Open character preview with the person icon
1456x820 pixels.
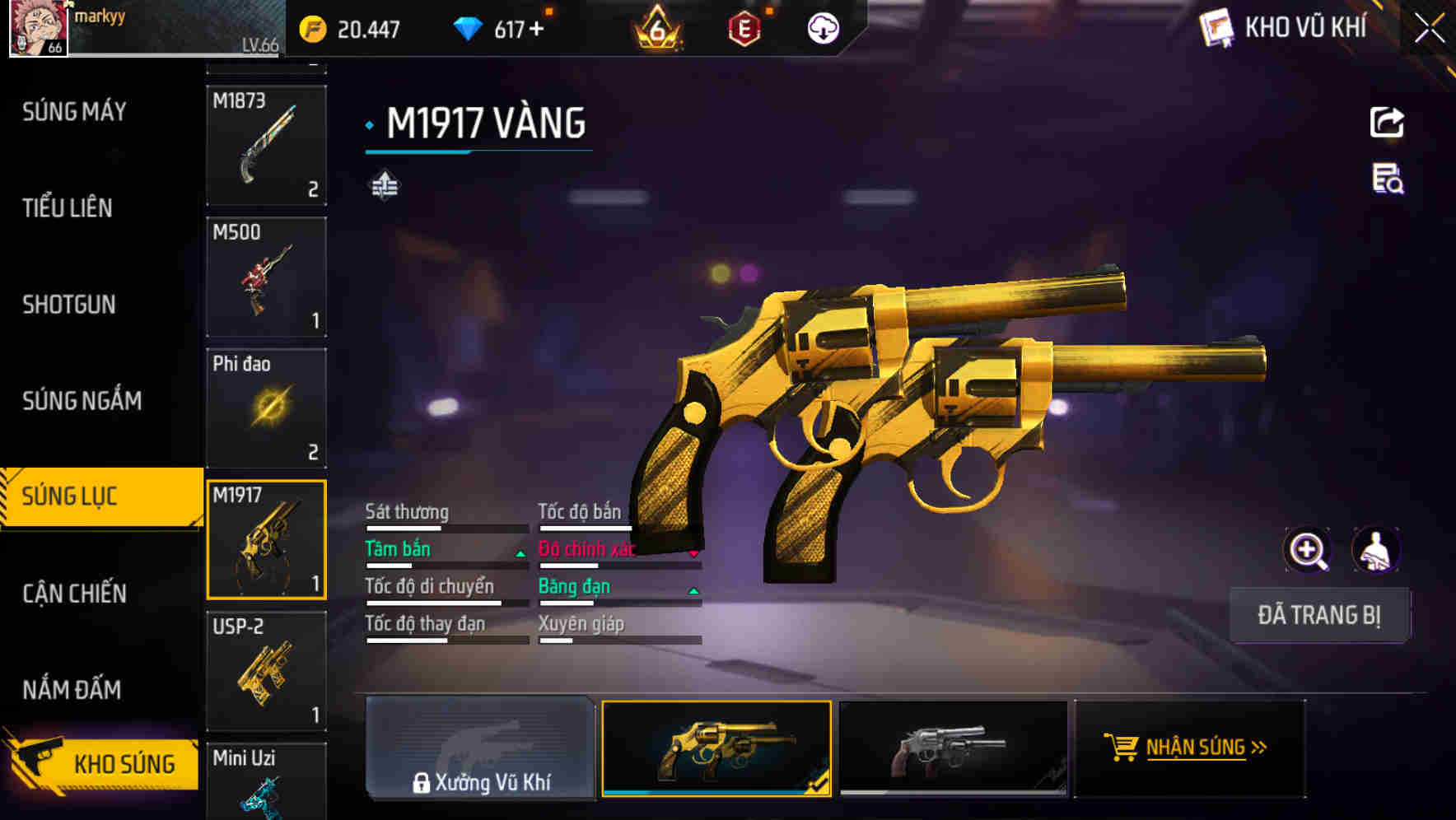coord(1377,549)
